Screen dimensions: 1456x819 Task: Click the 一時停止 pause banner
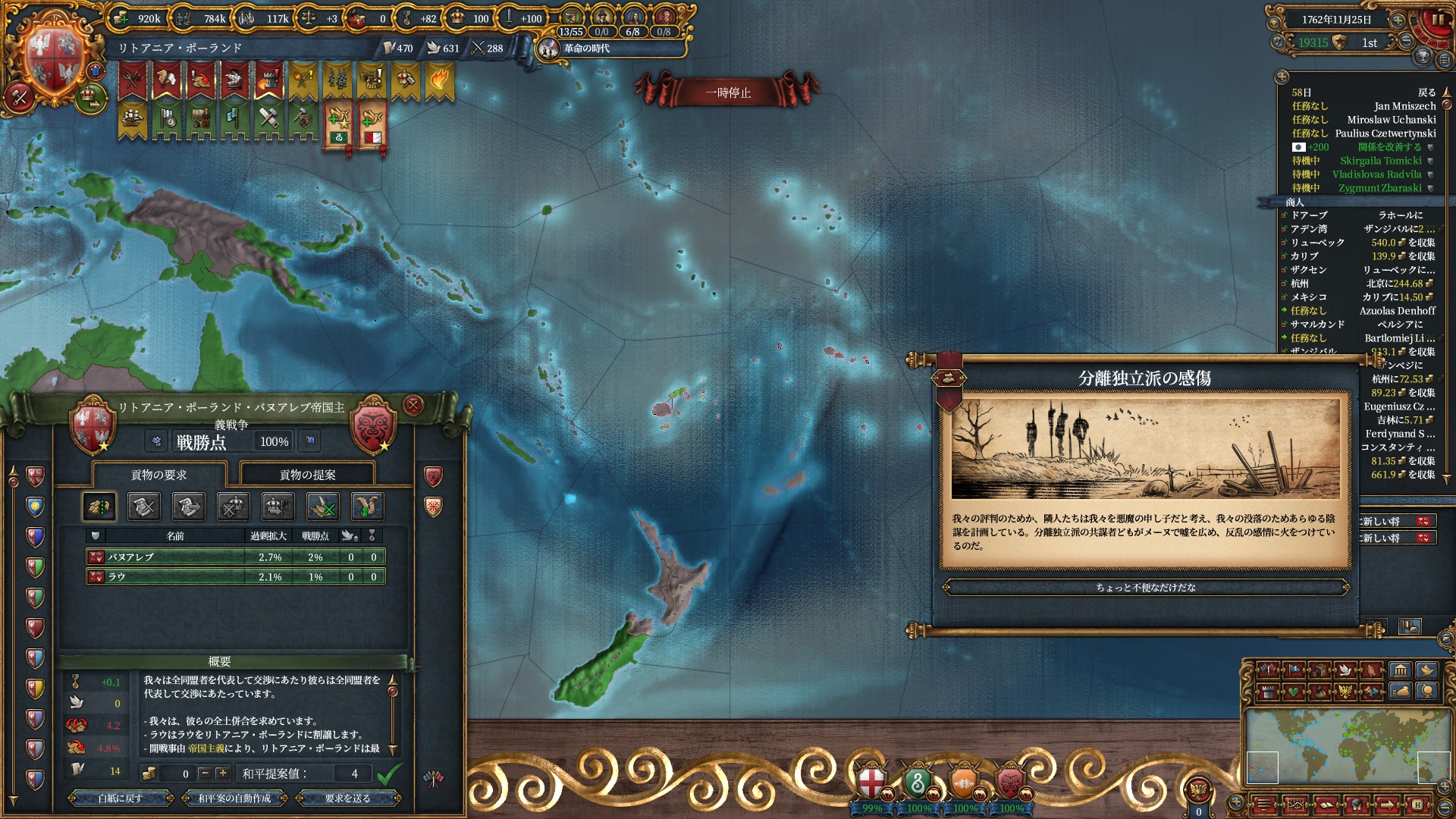(727, 93)
